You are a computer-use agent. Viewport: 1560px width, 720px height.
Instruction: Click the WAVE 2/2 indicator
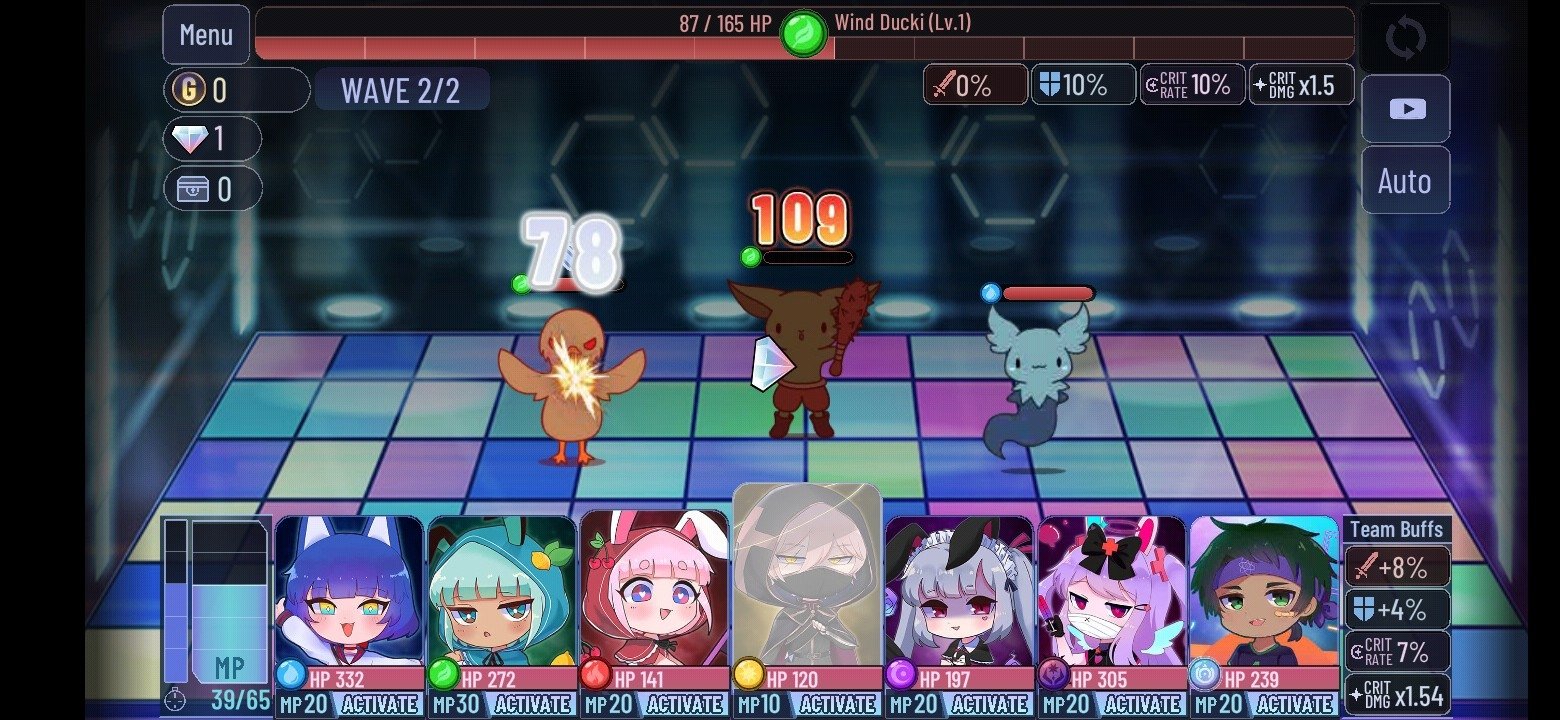401,89
